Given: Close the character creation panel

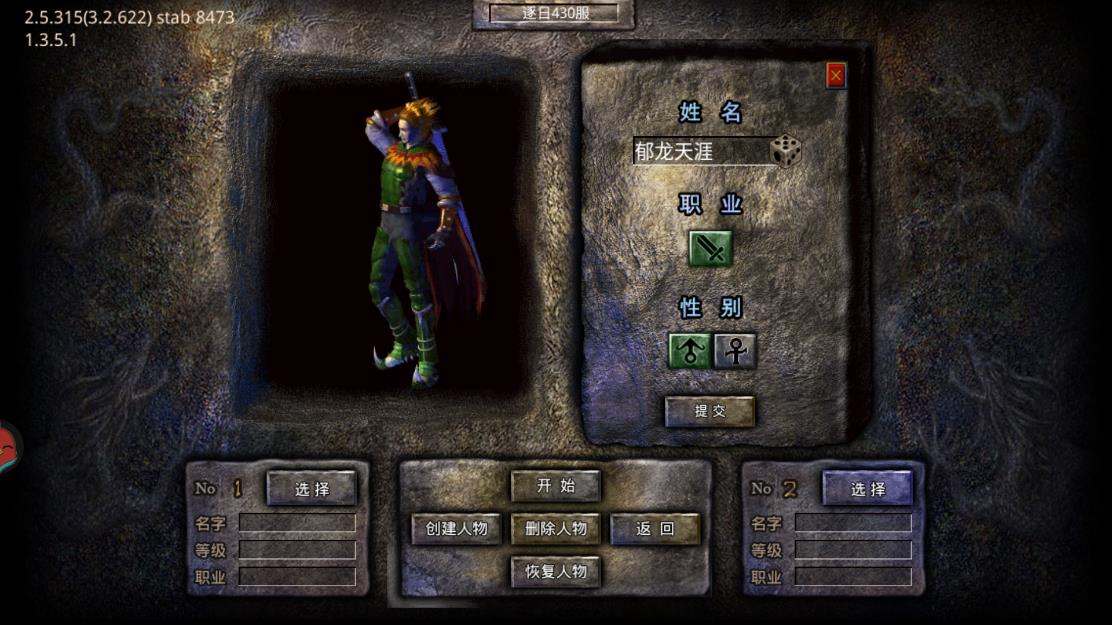Looking at the screenshot, I should [836, 75].
